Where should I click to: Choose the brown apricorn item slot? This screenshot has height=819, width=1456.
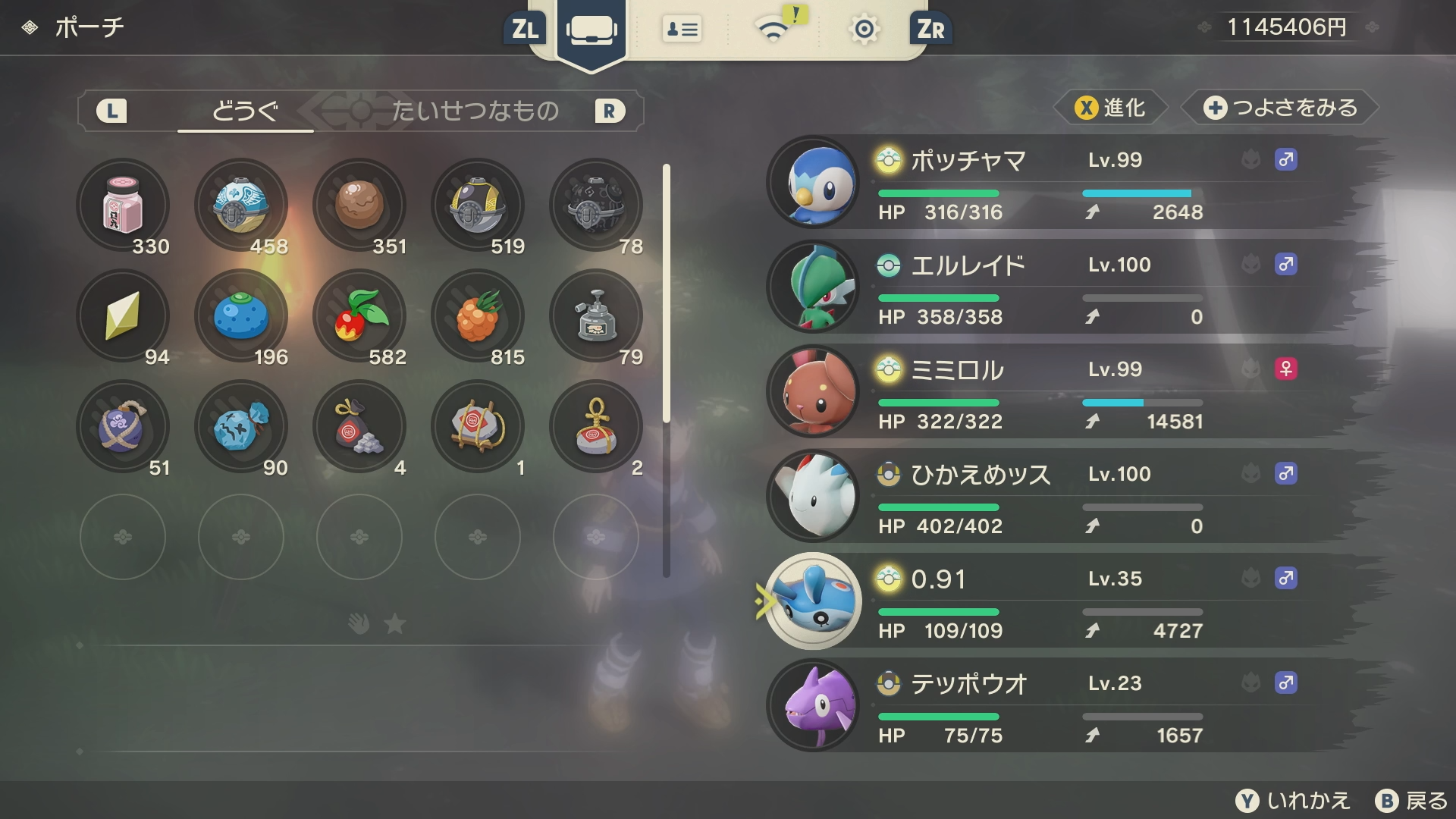(x=359, y=205)
